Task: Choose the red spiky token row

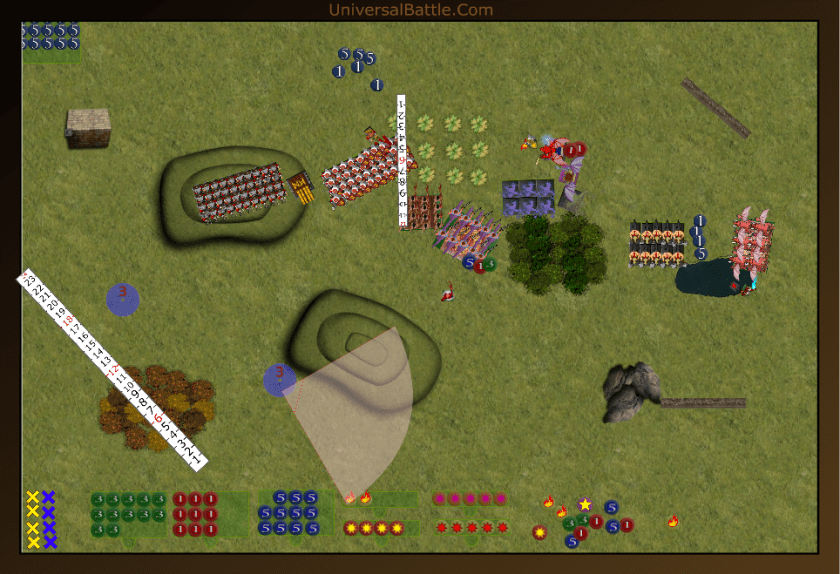Action: [471, 528]
